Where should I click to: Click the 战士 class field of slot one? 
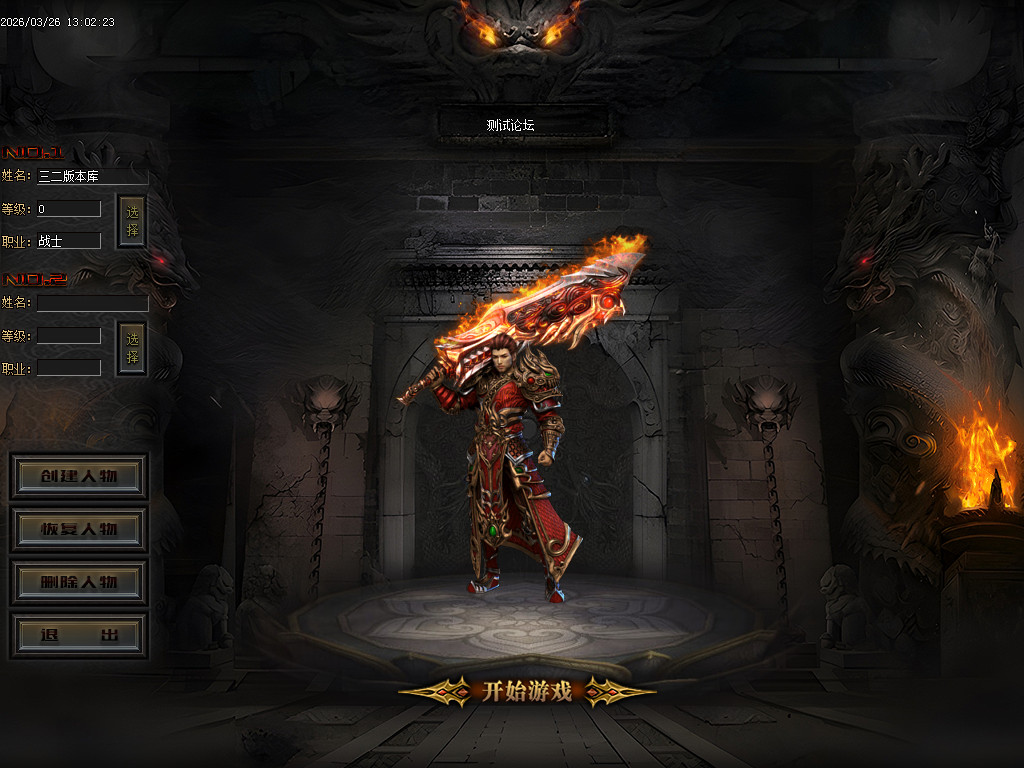[69, 241]
